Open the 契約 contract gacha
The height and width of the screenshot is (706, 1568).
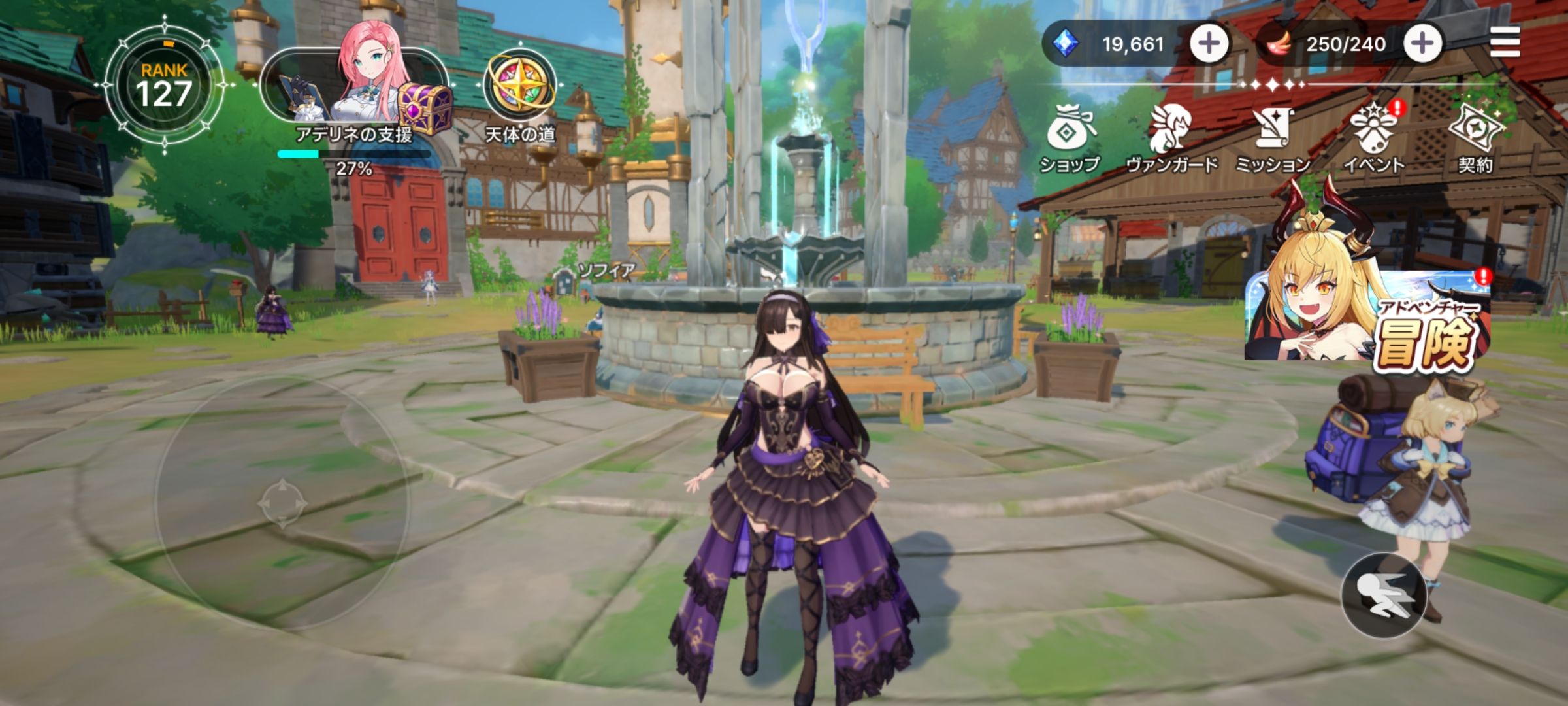1475,139
